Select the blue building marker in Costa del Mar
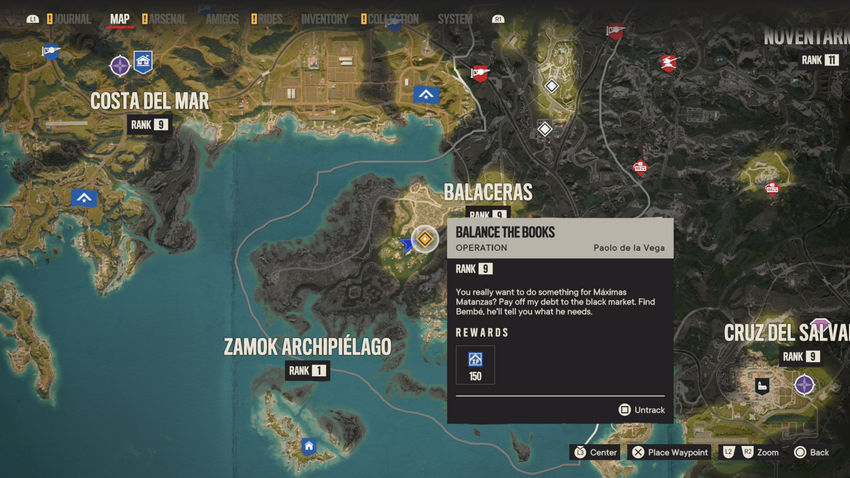The height and width of the screenshot is (478, 850). [x=144, y=61]
